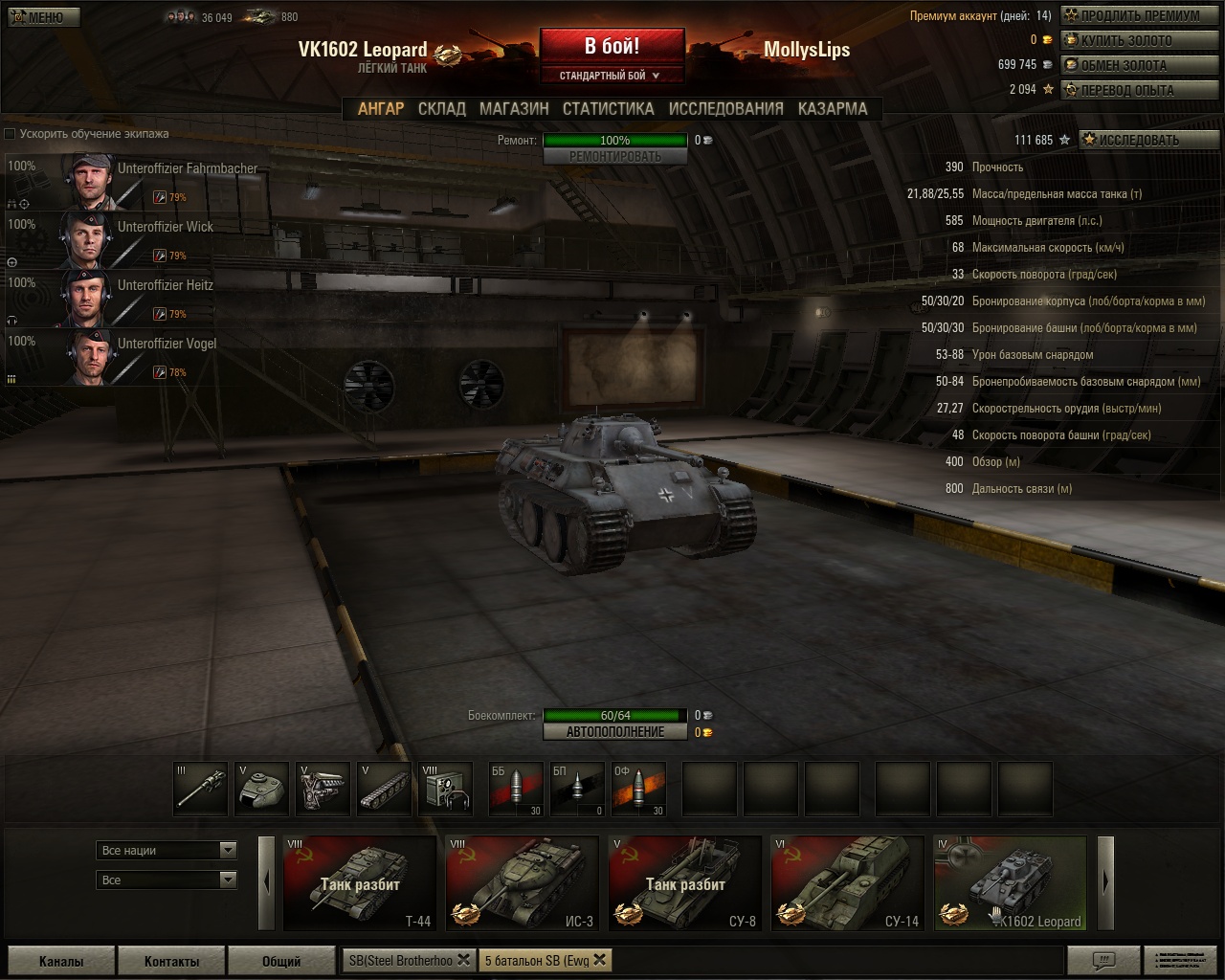
Task: Open the Все нации filter dropdown
Action: pyautogui.click(x=167, y=850)
